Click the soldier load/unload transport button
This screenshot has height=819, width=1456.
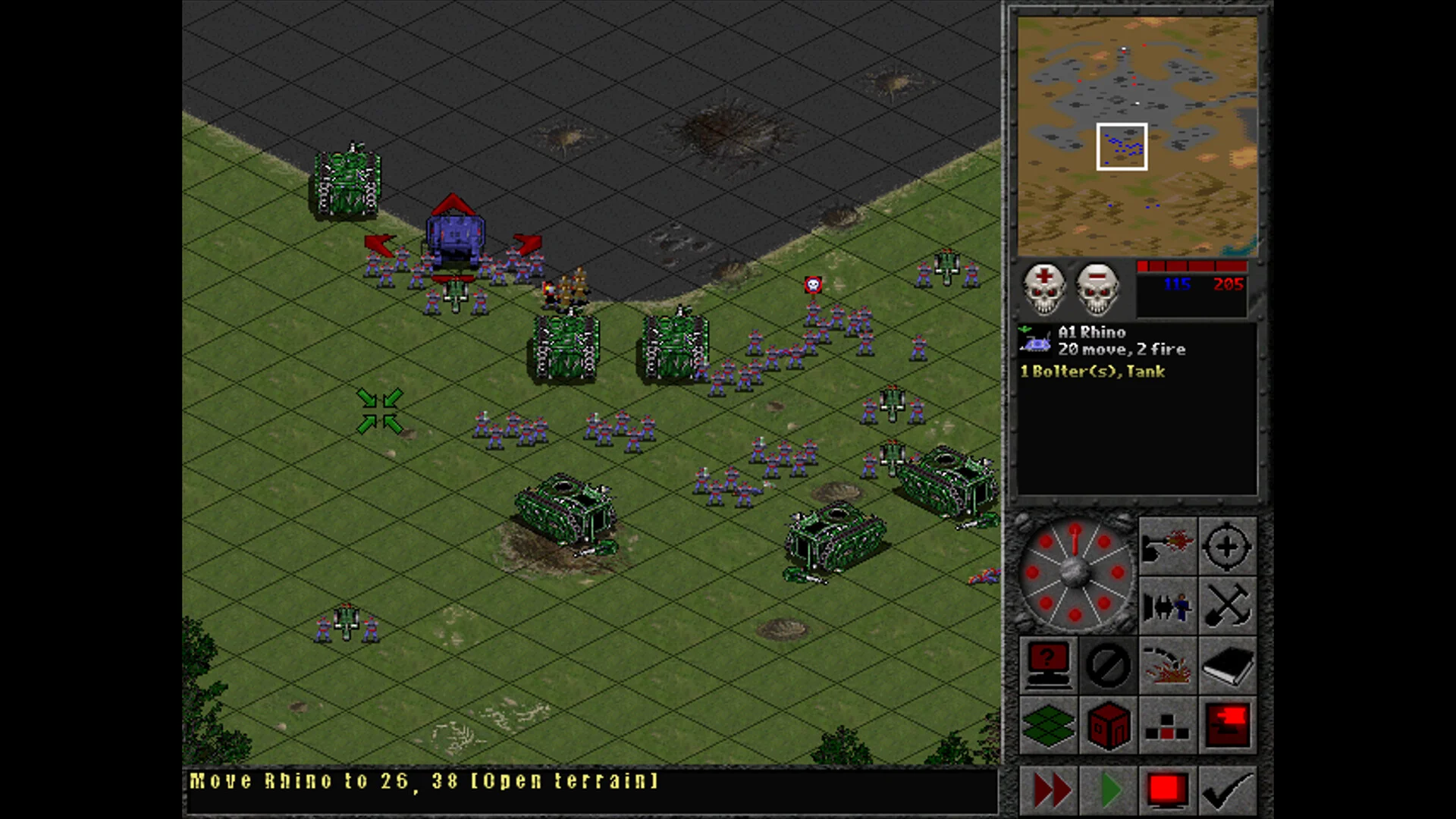point(1167,606)
